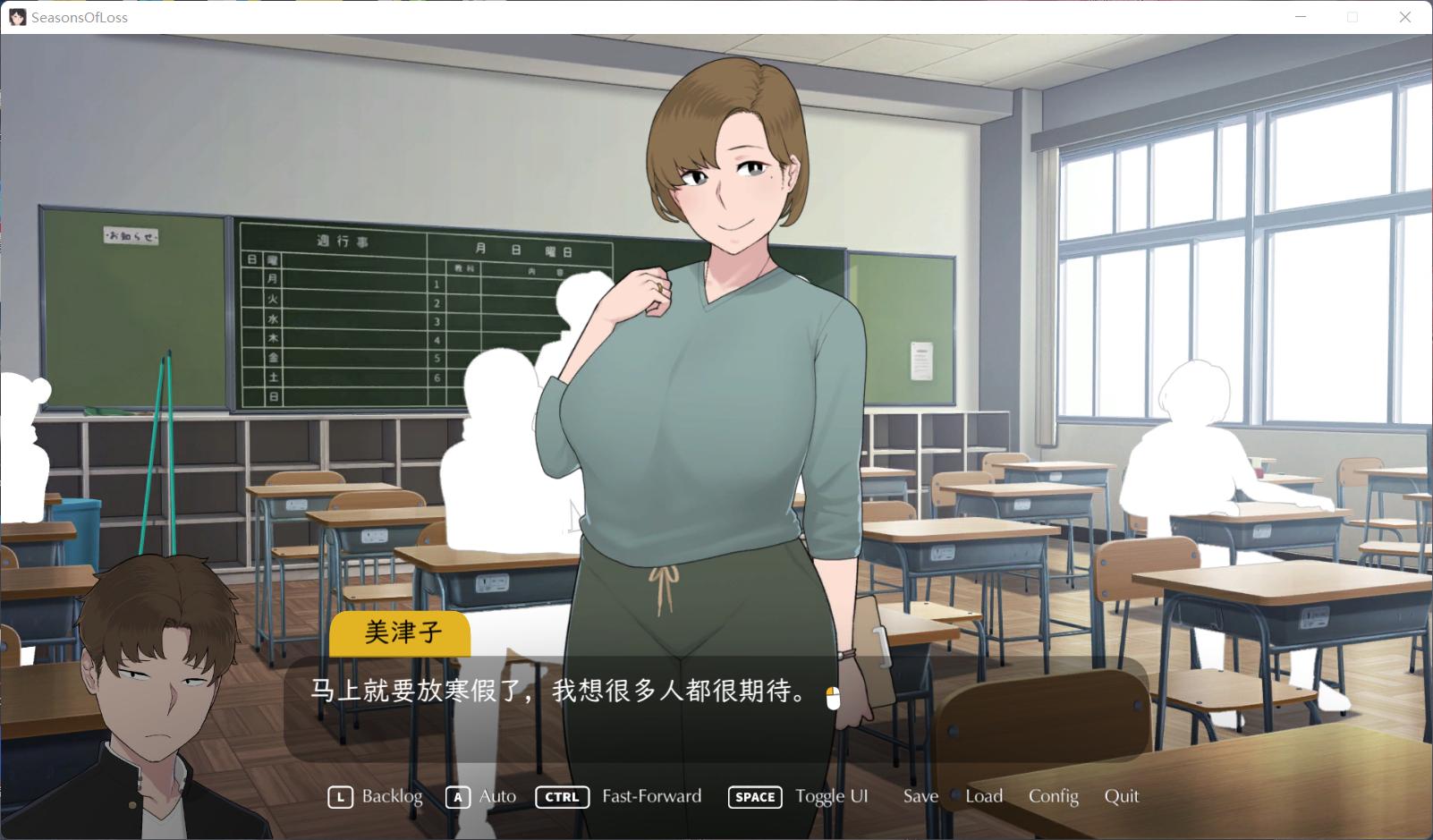This screenshot has height=840, width=1433.
Task: Hide the interface using Toggle UI
Action: (832, 796)
